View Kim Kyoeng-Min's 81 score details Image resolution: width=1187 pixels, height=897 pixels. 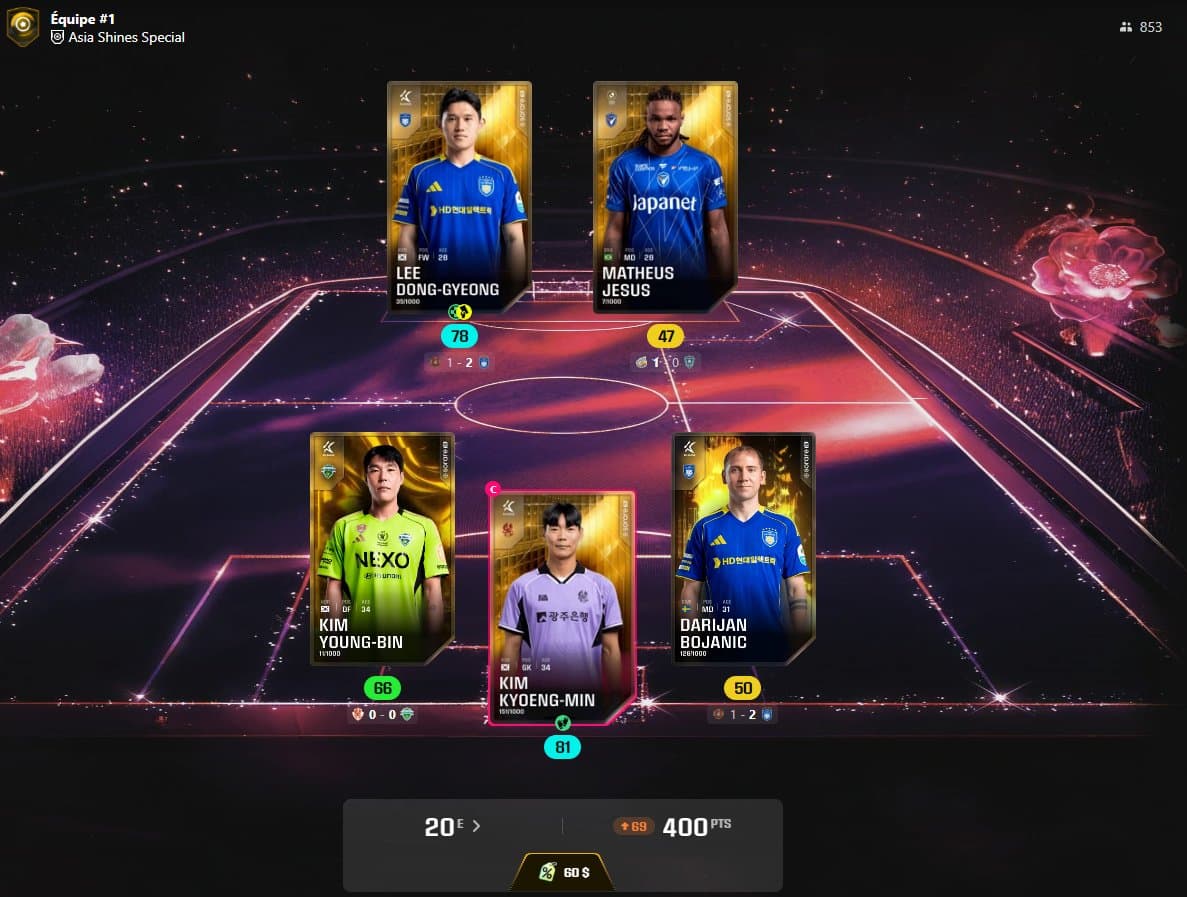coord(562,747)
